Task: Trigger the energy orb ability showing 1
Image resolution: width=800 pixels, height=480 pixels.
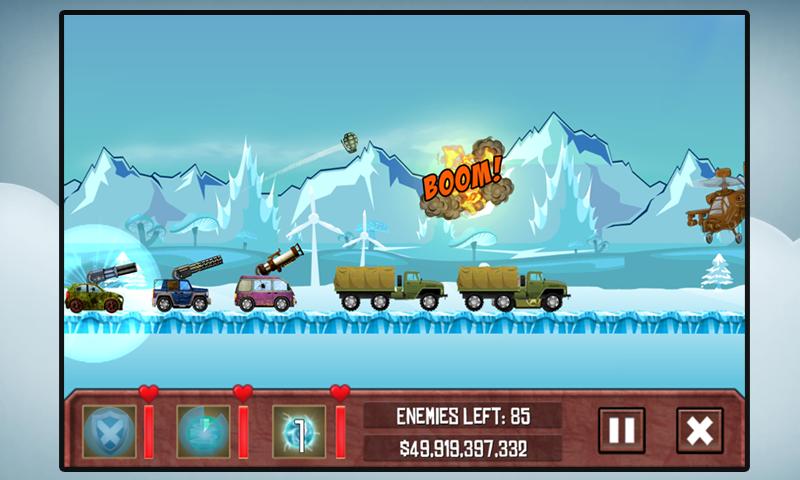Action: click(298, 431)
